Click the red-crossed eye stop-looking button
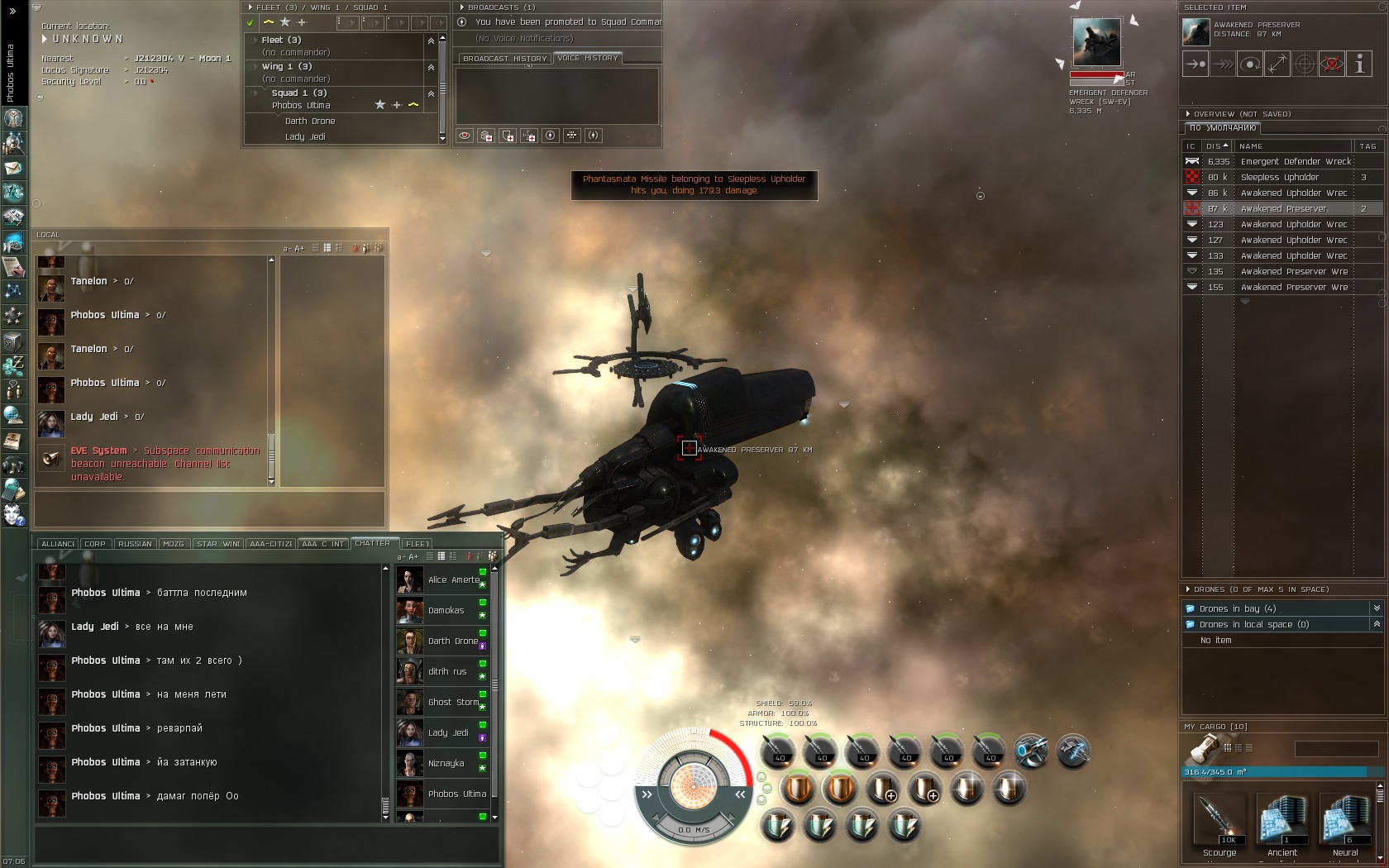This screenshot has width=1389, height=868. [x=1332, y=64]
